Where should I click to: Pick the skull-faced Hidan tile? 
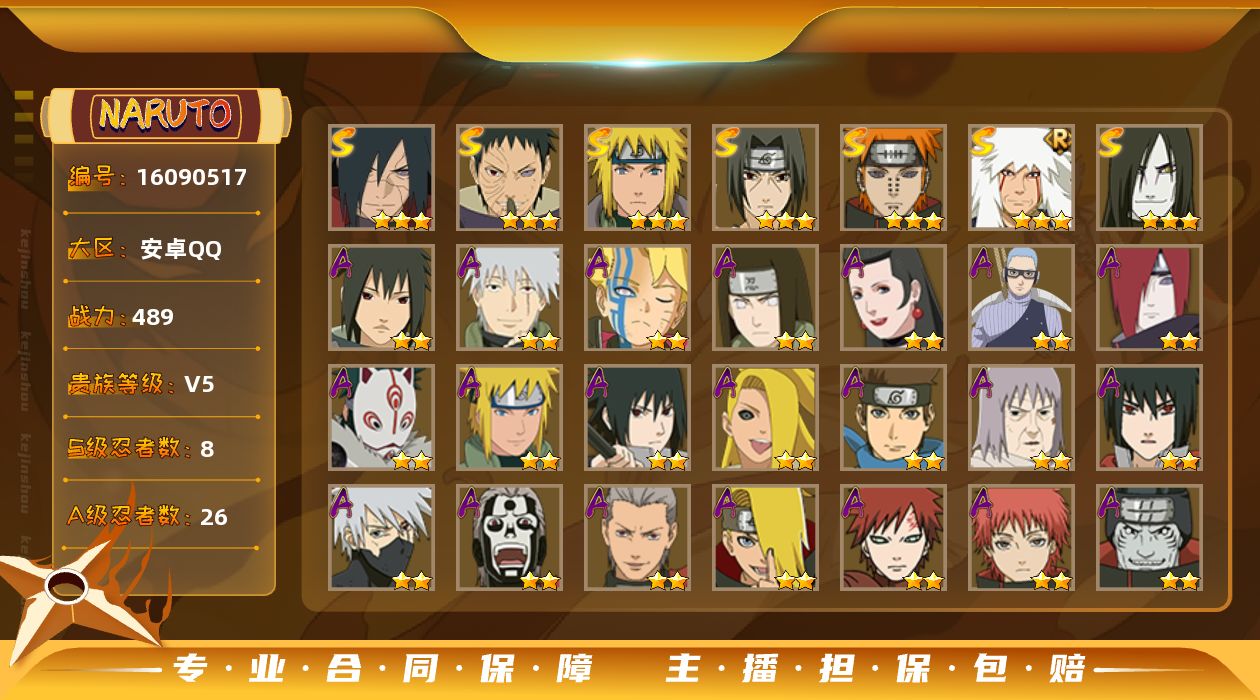(509, 537)
